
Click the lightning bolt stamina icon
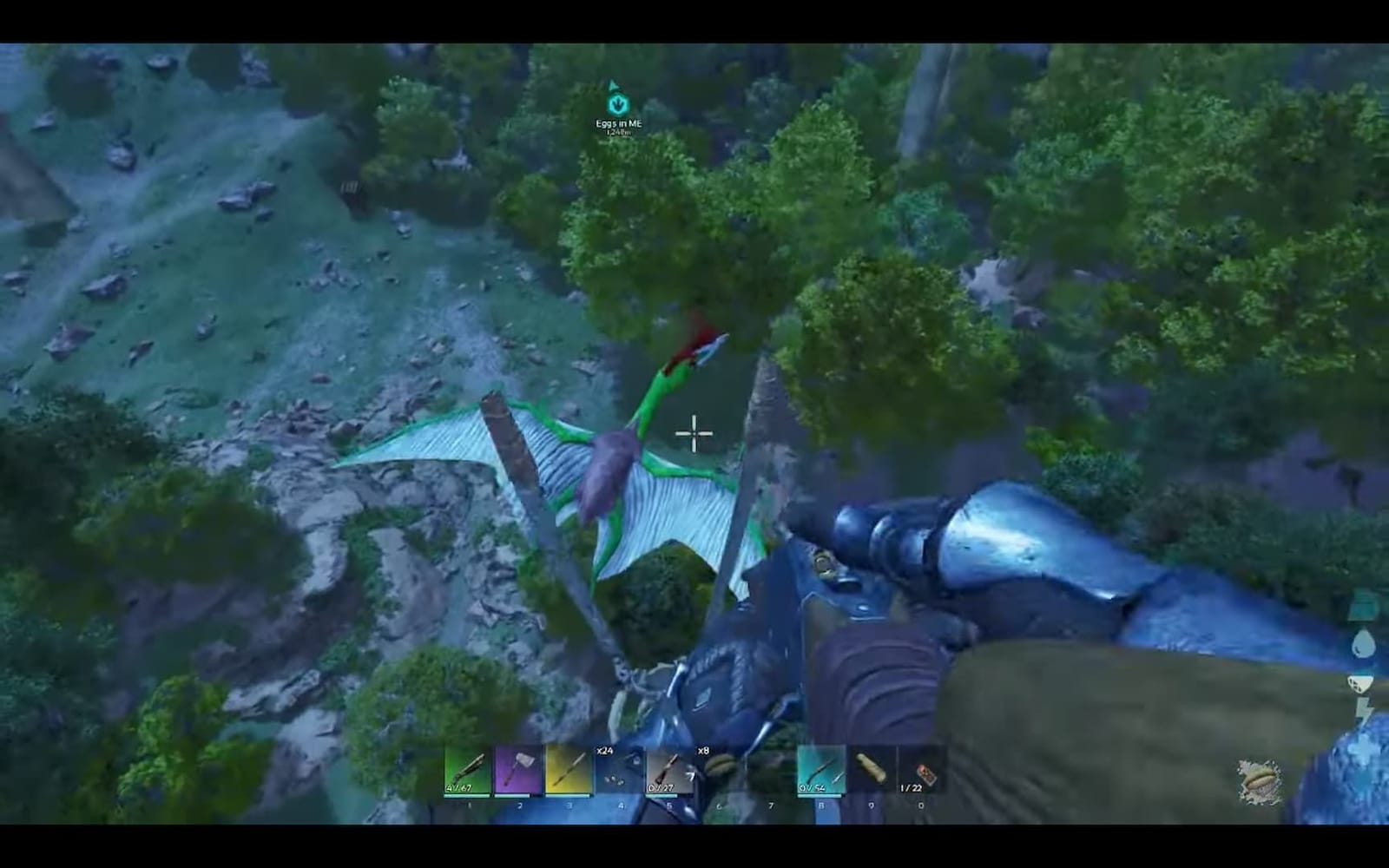click(x=1363, y=709)
